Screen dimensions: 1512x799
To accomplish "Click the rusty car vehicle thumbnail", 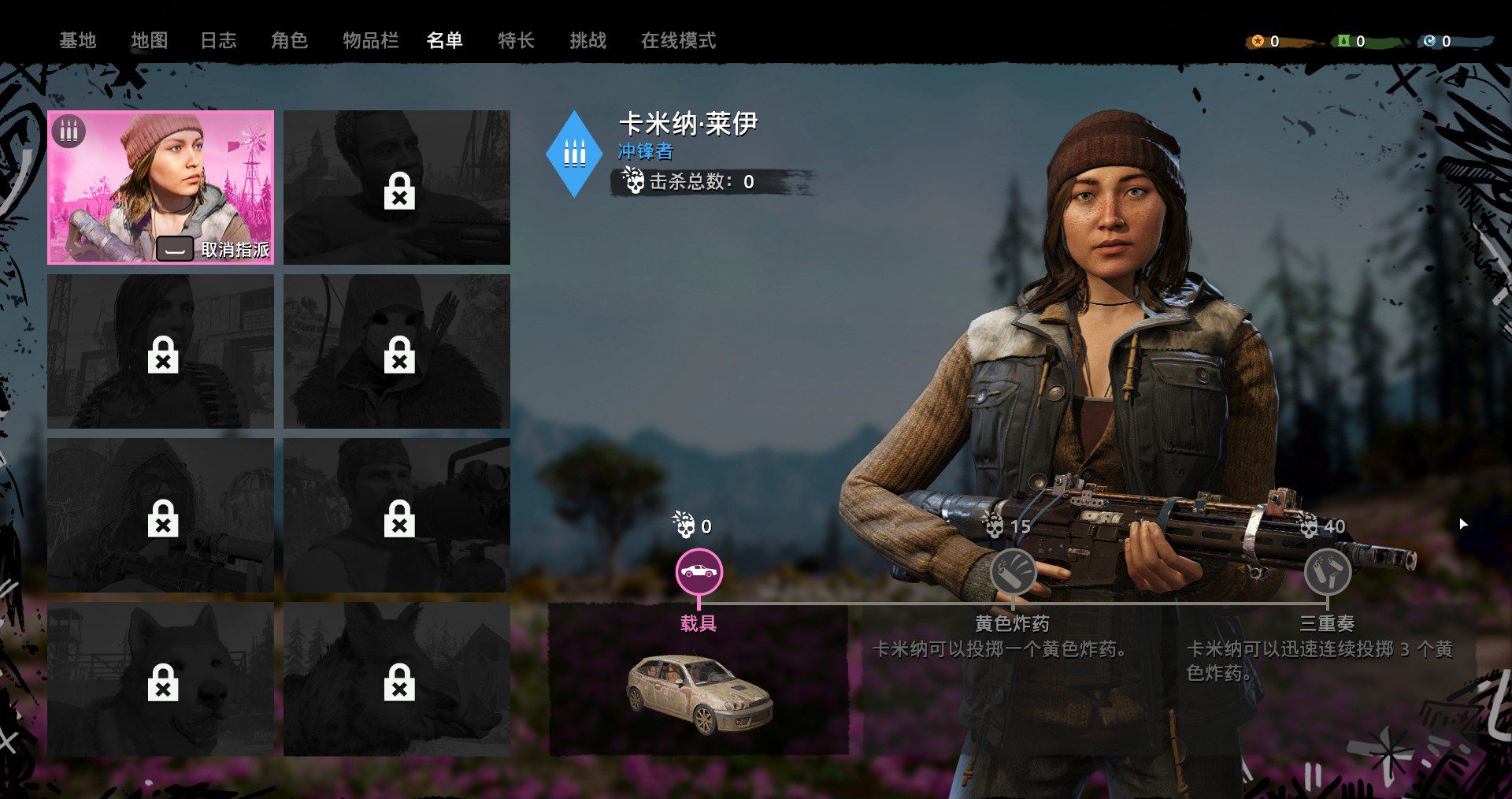I will coord(699,692).
